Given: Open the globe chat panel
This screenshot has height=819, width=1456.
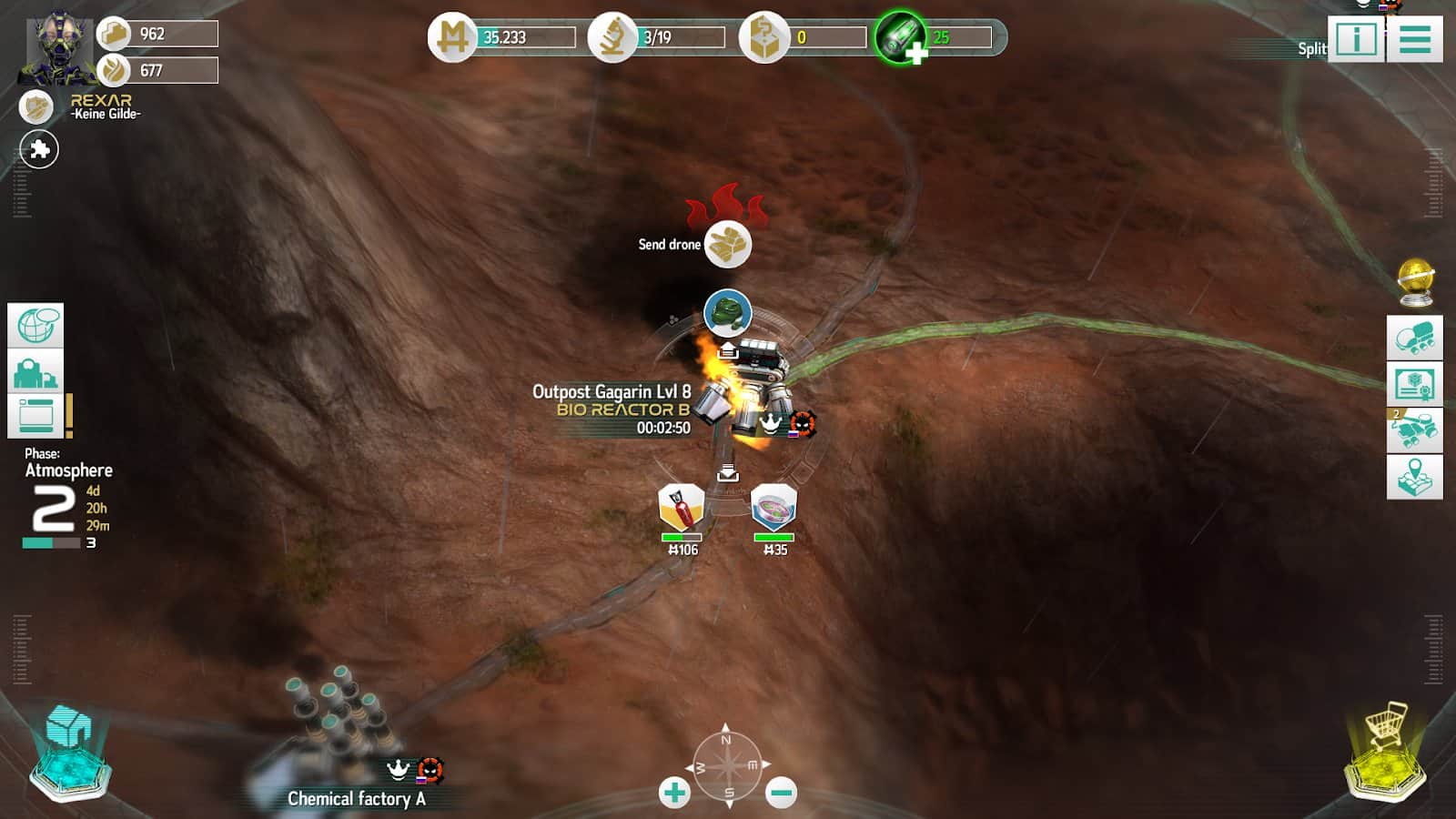Looking at the screenshot, I should (x=35, y=326).
